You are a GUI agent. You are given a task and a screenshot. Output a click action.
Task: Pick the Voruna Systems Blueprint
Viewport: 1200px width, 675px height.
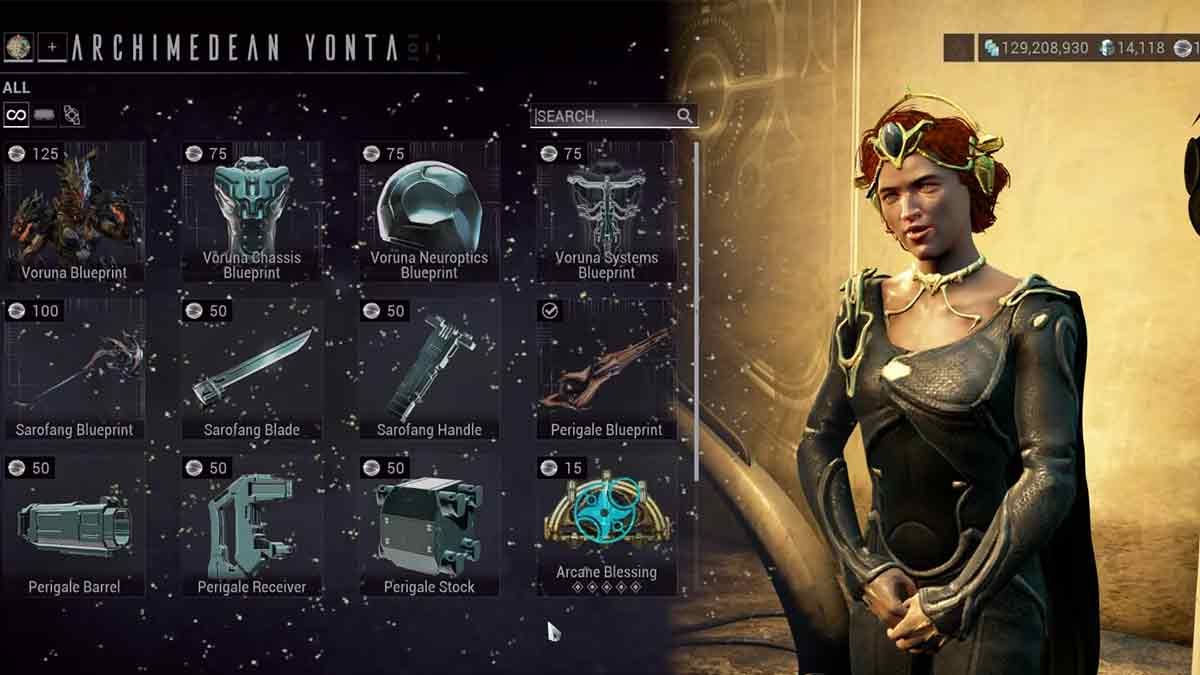pyautogui.click(x=606, y=212)
